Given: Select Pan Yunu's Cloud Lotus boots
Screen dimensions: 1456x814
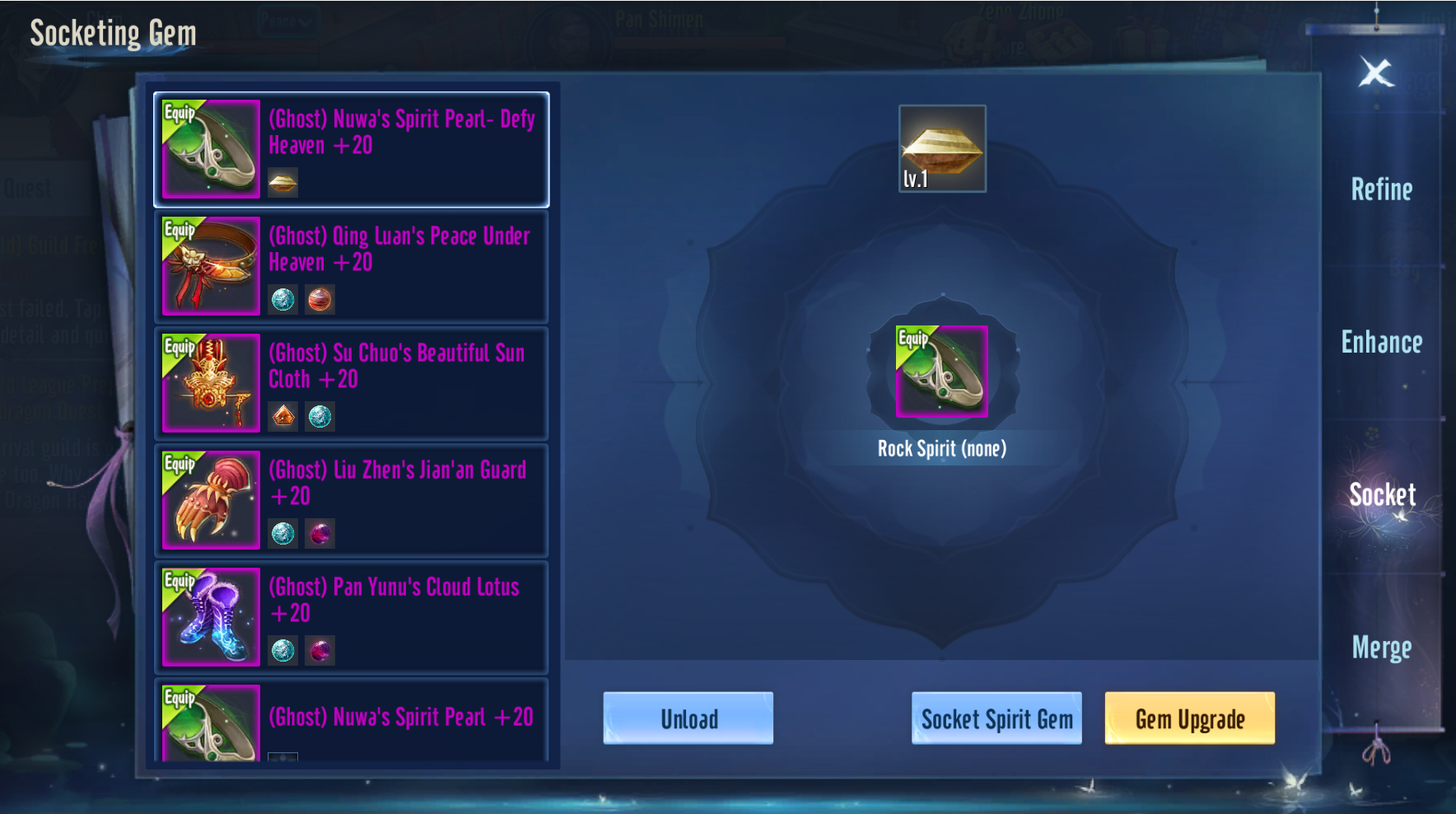Looking at the screenshot, I should coord(352,617).
